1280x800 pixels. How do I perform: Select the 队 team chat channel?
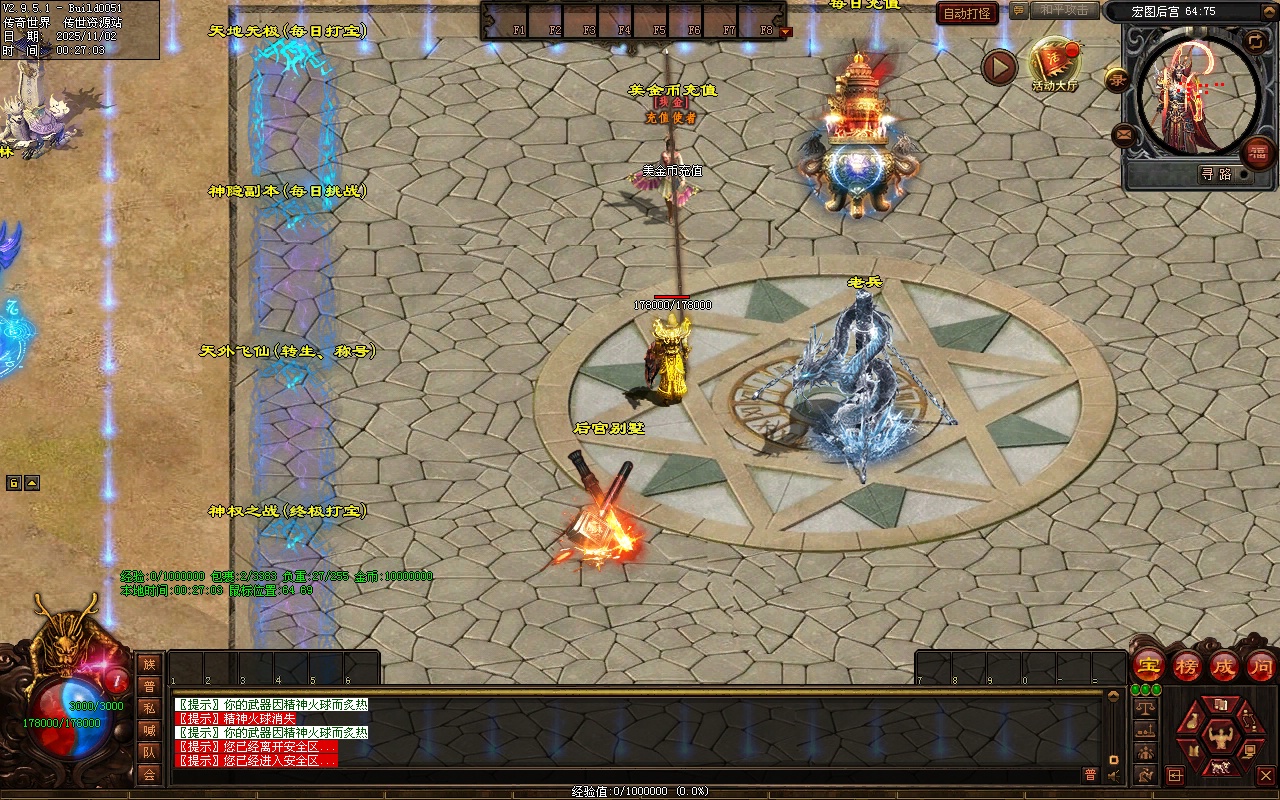coord(149,752)
